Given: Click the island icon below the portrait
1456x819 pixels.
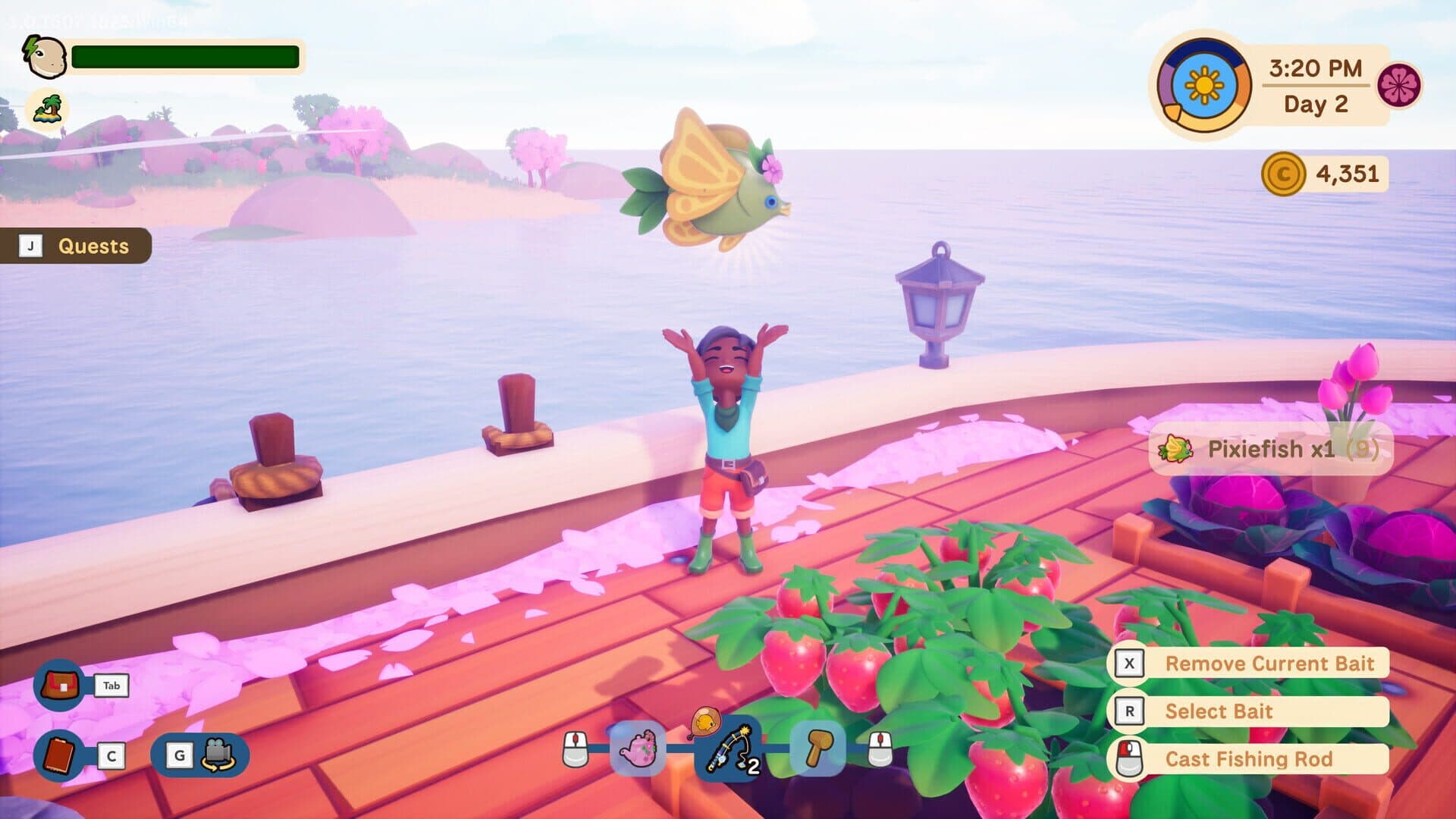Looking at the screenshot, I should (47, 108).
